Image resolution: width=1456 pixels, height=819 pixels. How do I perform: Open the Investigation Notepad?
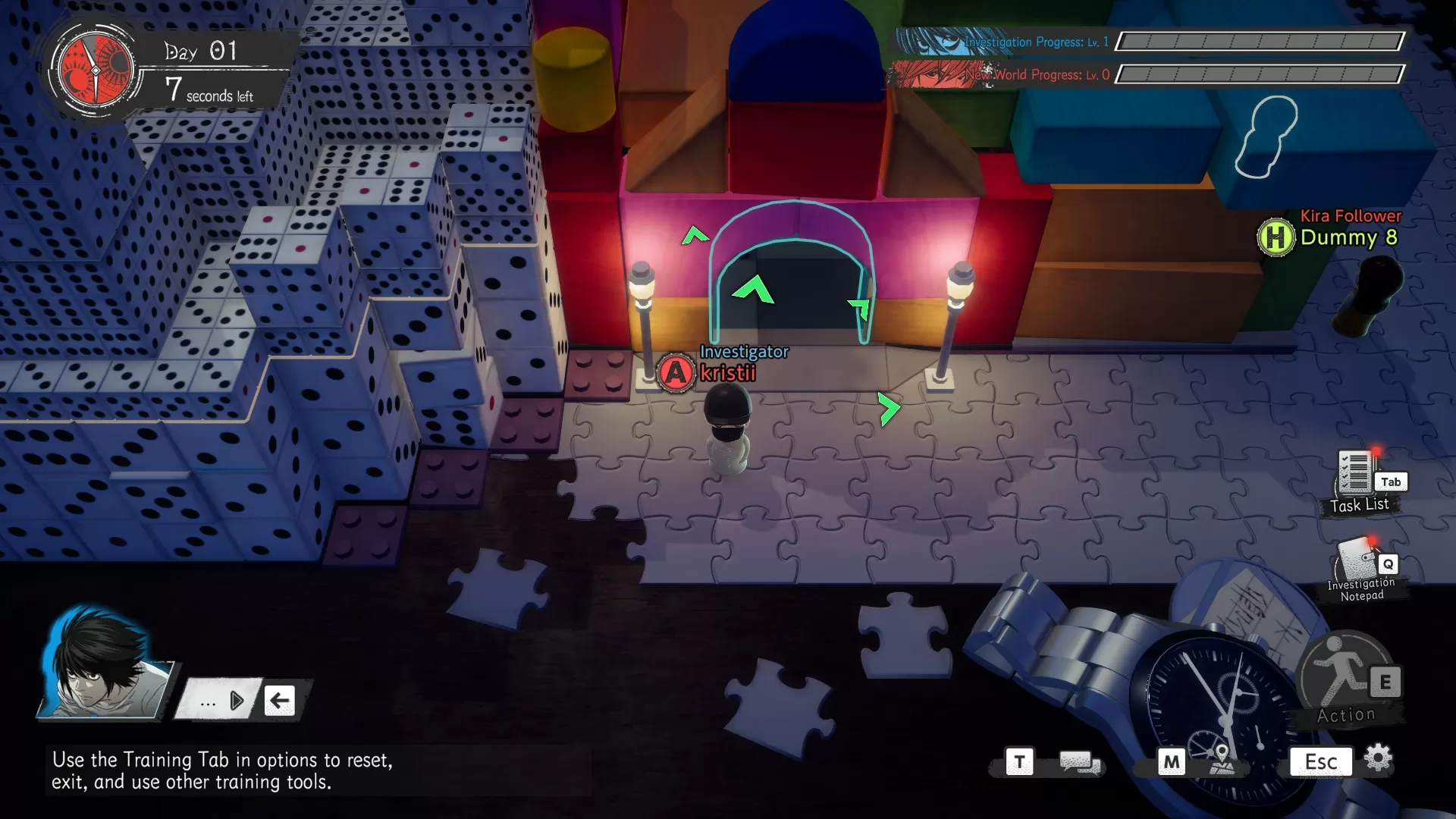point(1357,562)
